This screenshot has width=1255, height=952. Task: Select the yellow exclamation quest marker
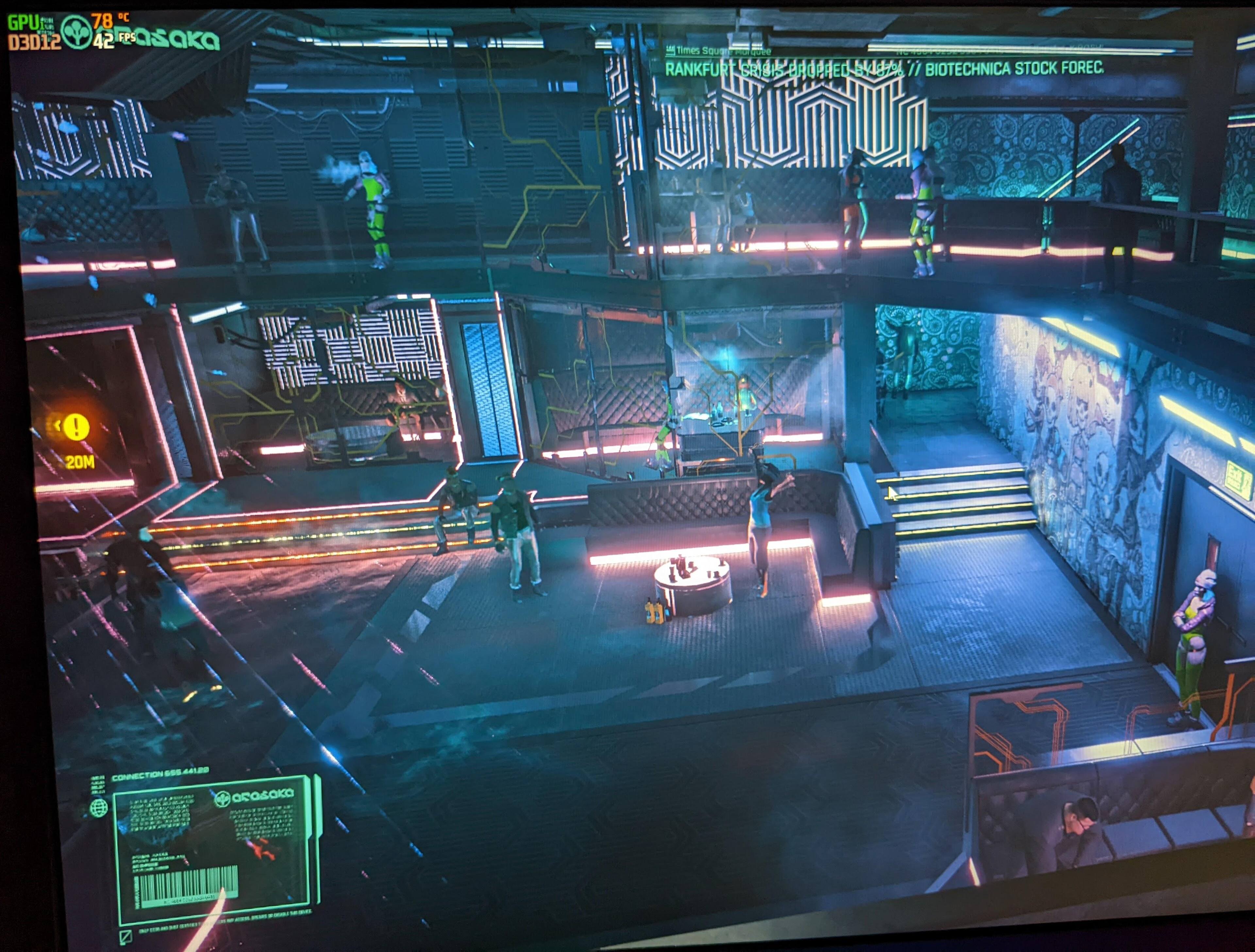[76, 426]
